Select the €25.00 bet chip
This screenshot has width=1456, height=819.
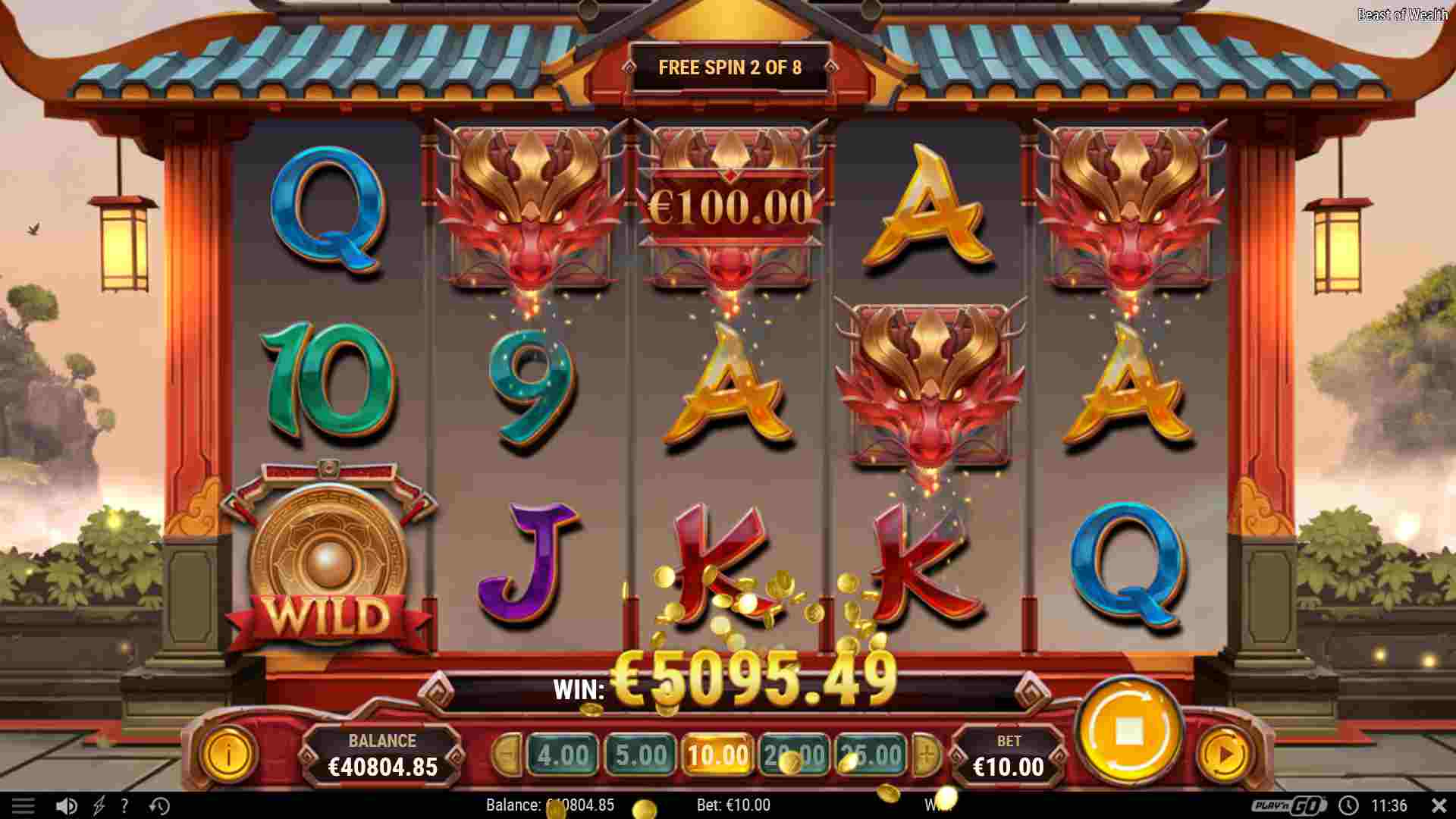tap(871, 755)
